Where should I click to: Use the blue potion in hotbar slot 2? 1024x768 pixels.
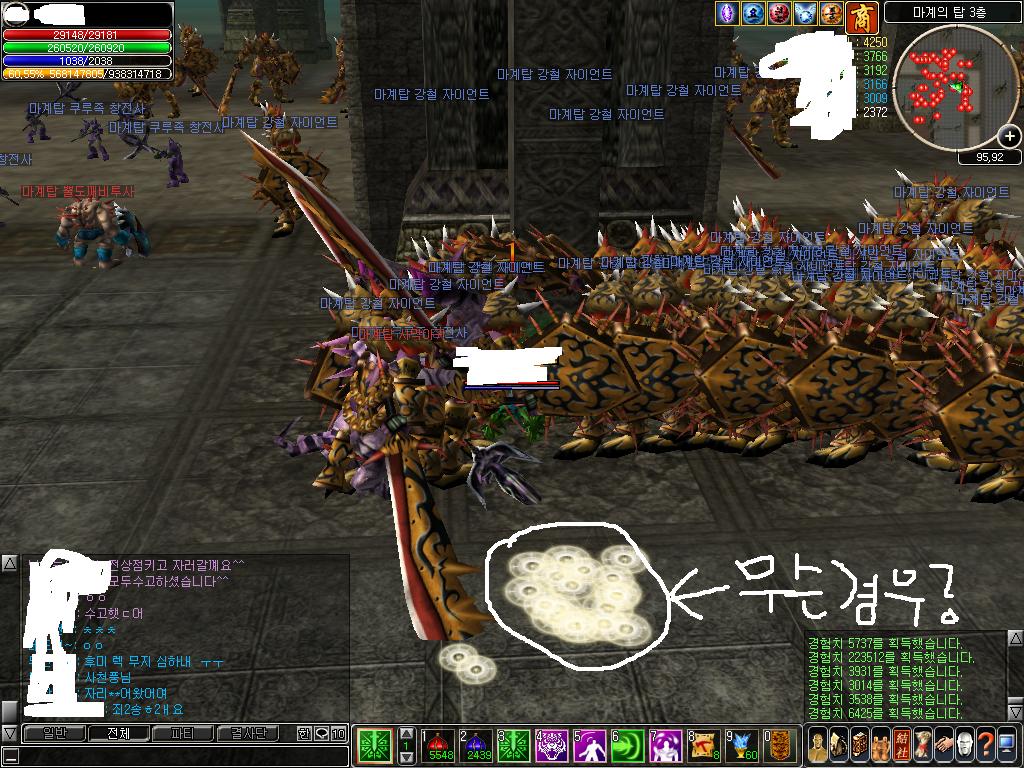pos(475,744)
